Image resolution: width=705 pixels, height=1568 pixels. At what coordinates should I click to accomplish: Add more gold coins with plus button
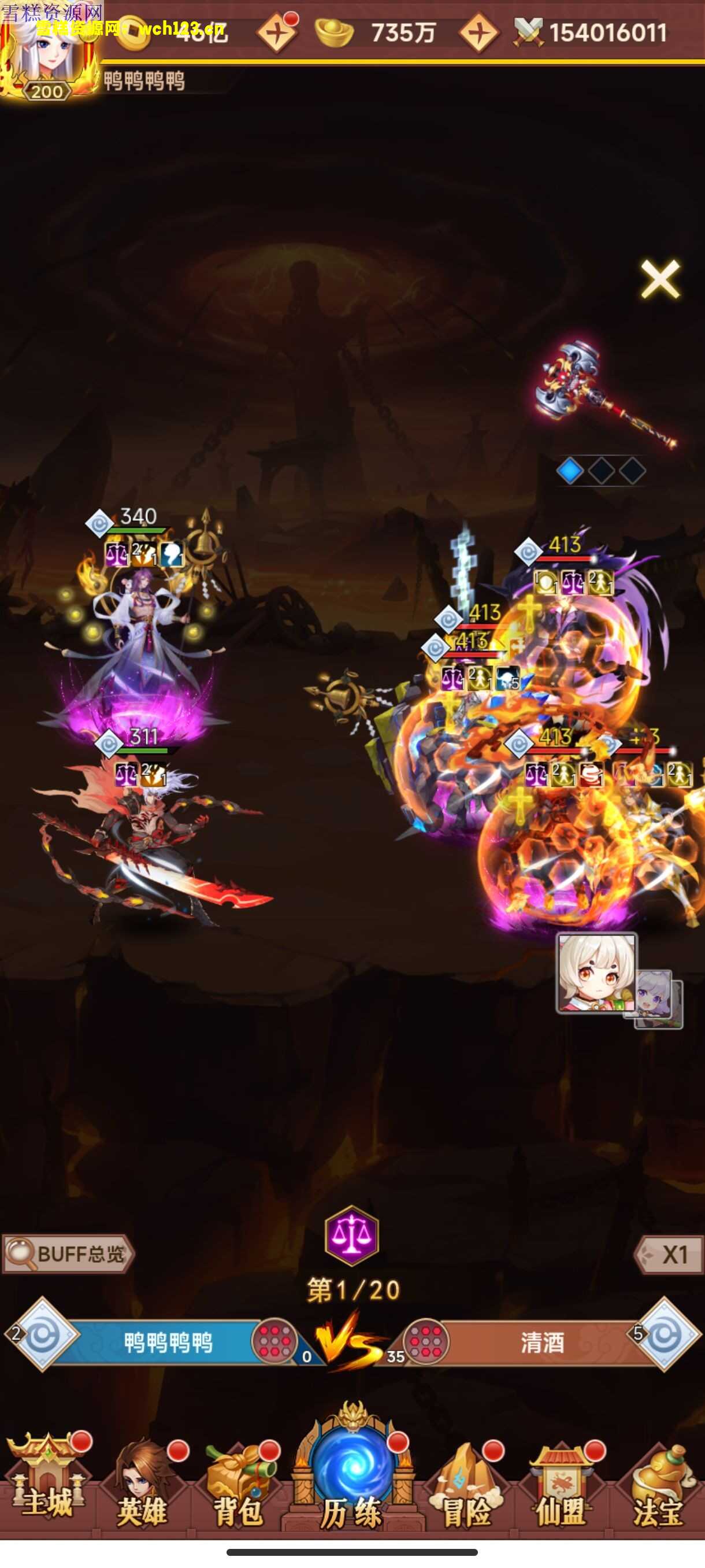[x=277, y=34]
